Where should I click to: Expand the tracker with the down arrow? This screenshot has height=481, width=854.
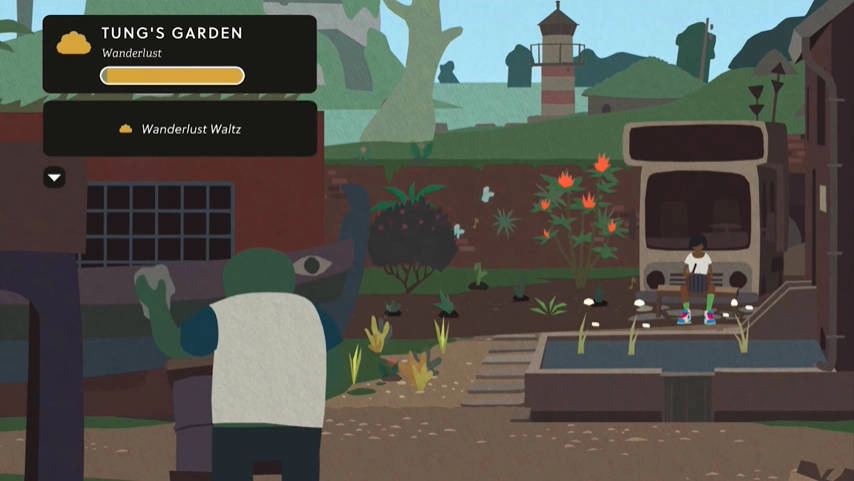click(x=55, y=178)
